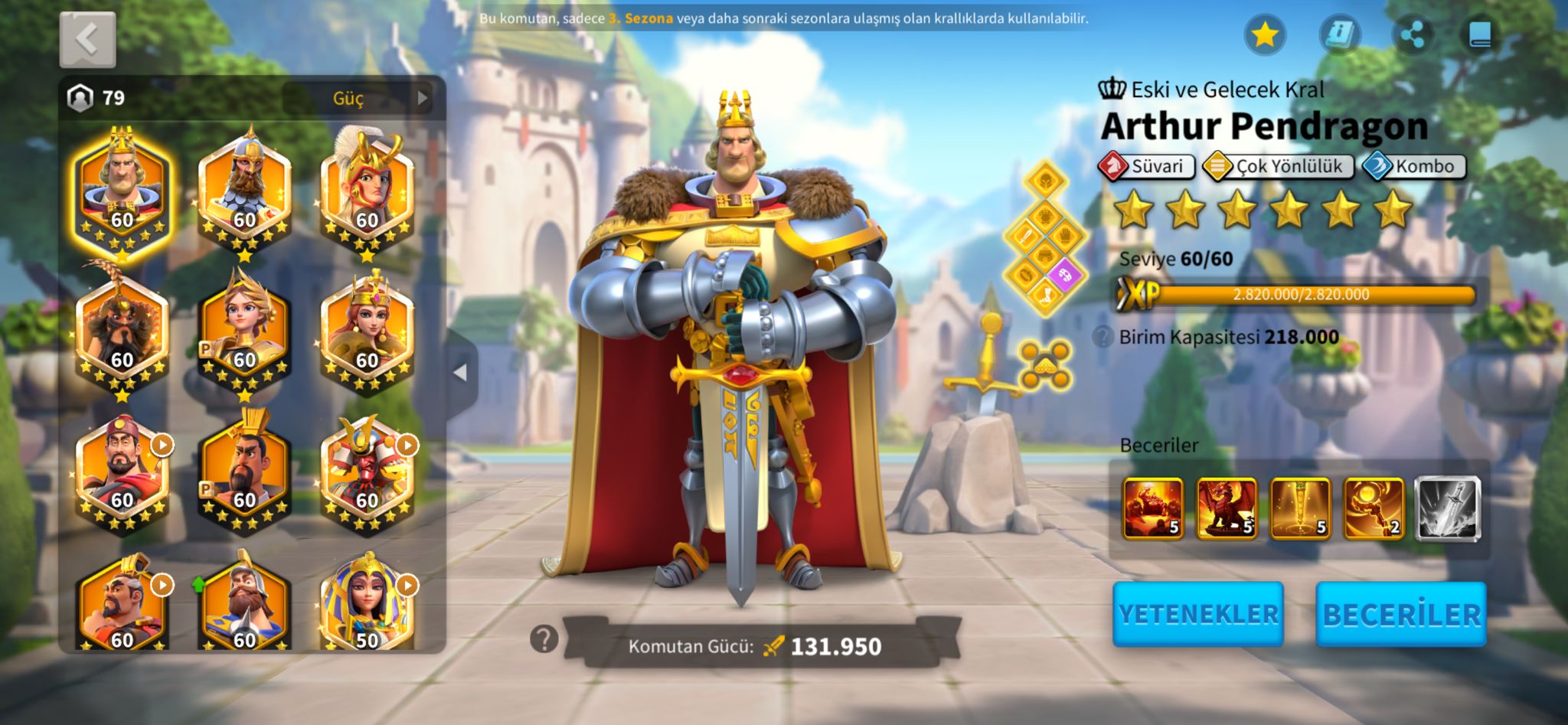Collapse the commander list panel arrow

point(460,373)
